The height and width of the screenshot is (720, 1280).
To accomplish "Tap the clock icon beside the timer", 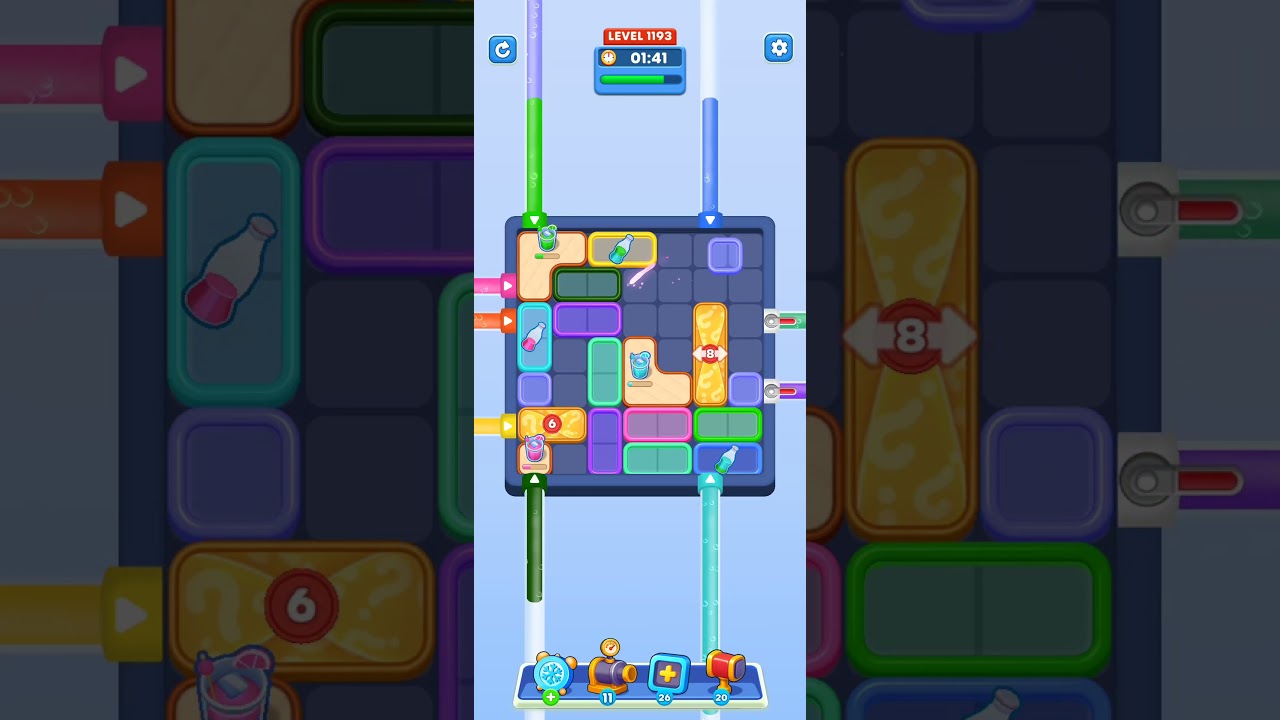I will (610, 58).
